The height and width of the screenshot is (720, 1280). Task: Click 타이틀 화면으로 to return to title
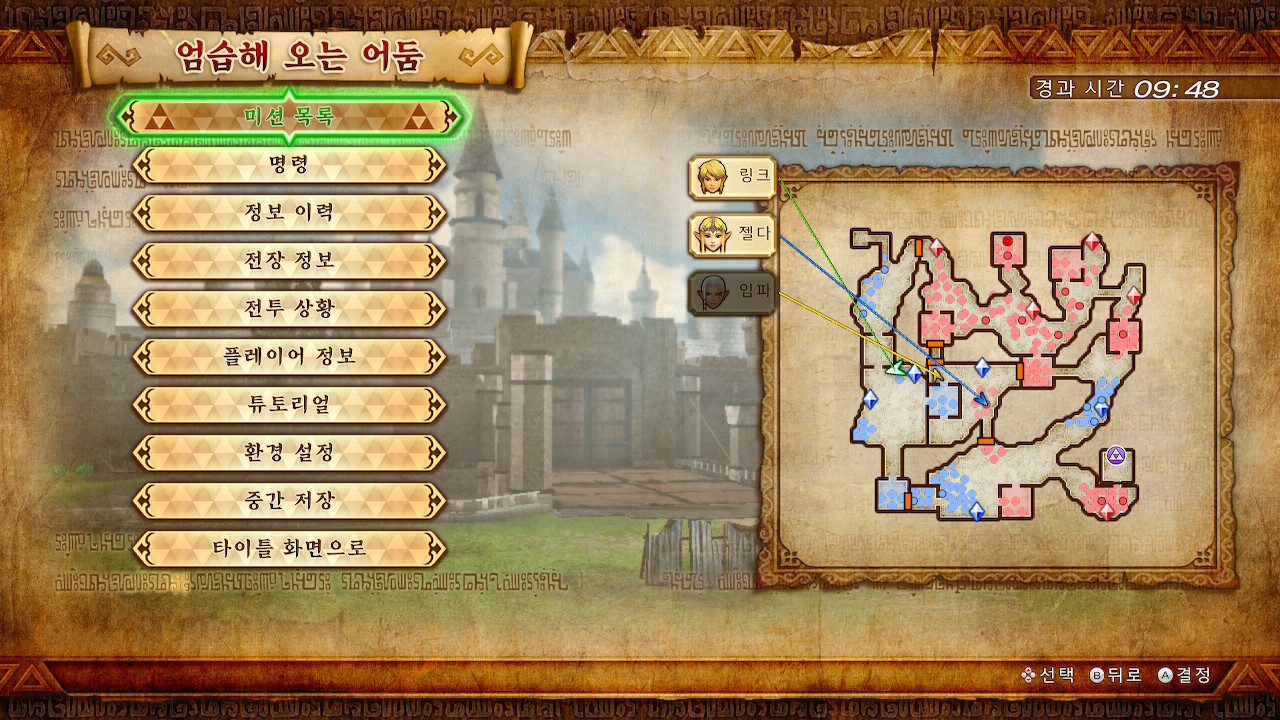coord(289,549)
